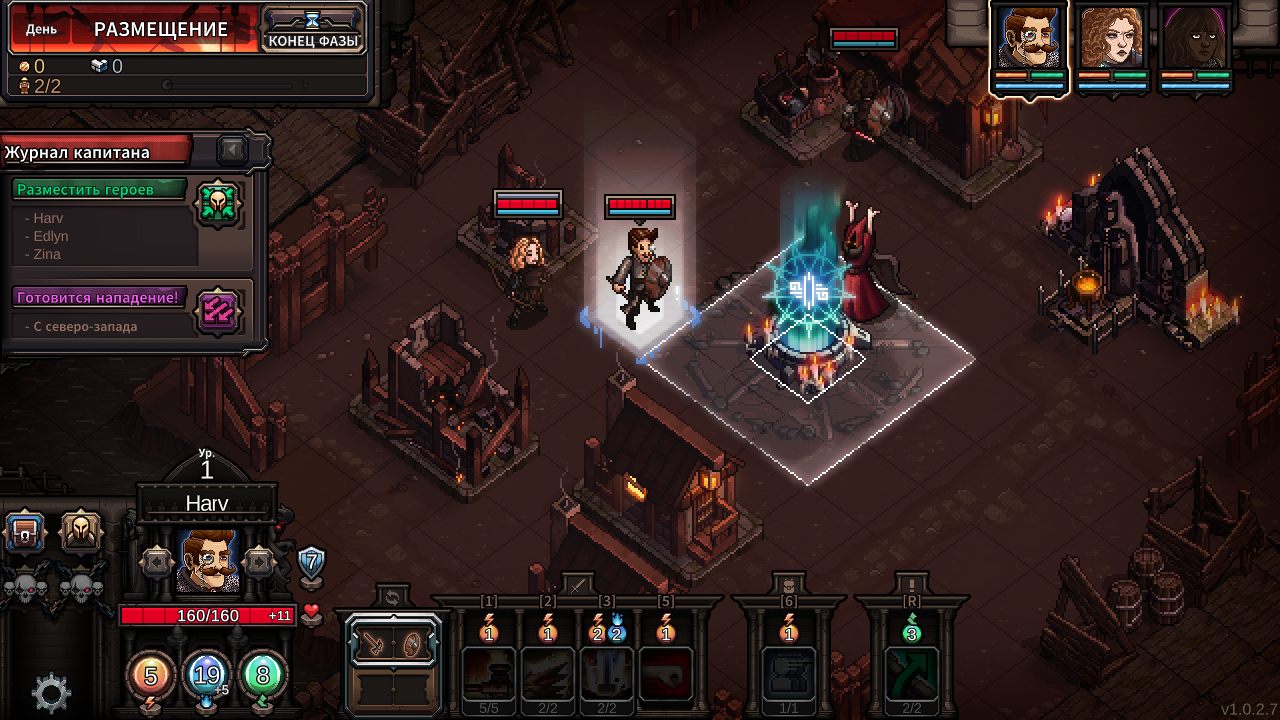Select the Разместить героев objective
This screenshot has width=1280, height=720.
(100, 190)
